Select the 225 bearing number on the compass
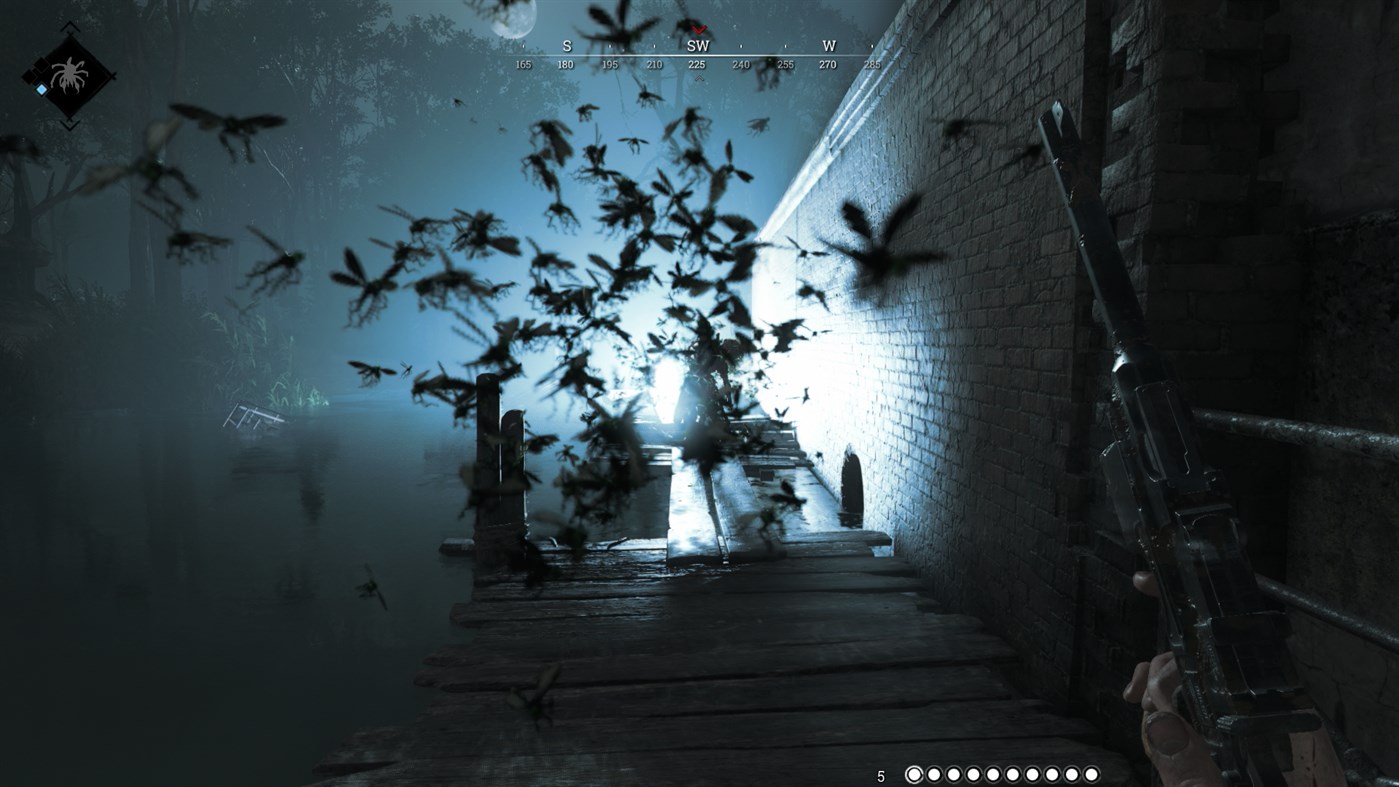 click(x=698, y=62)
